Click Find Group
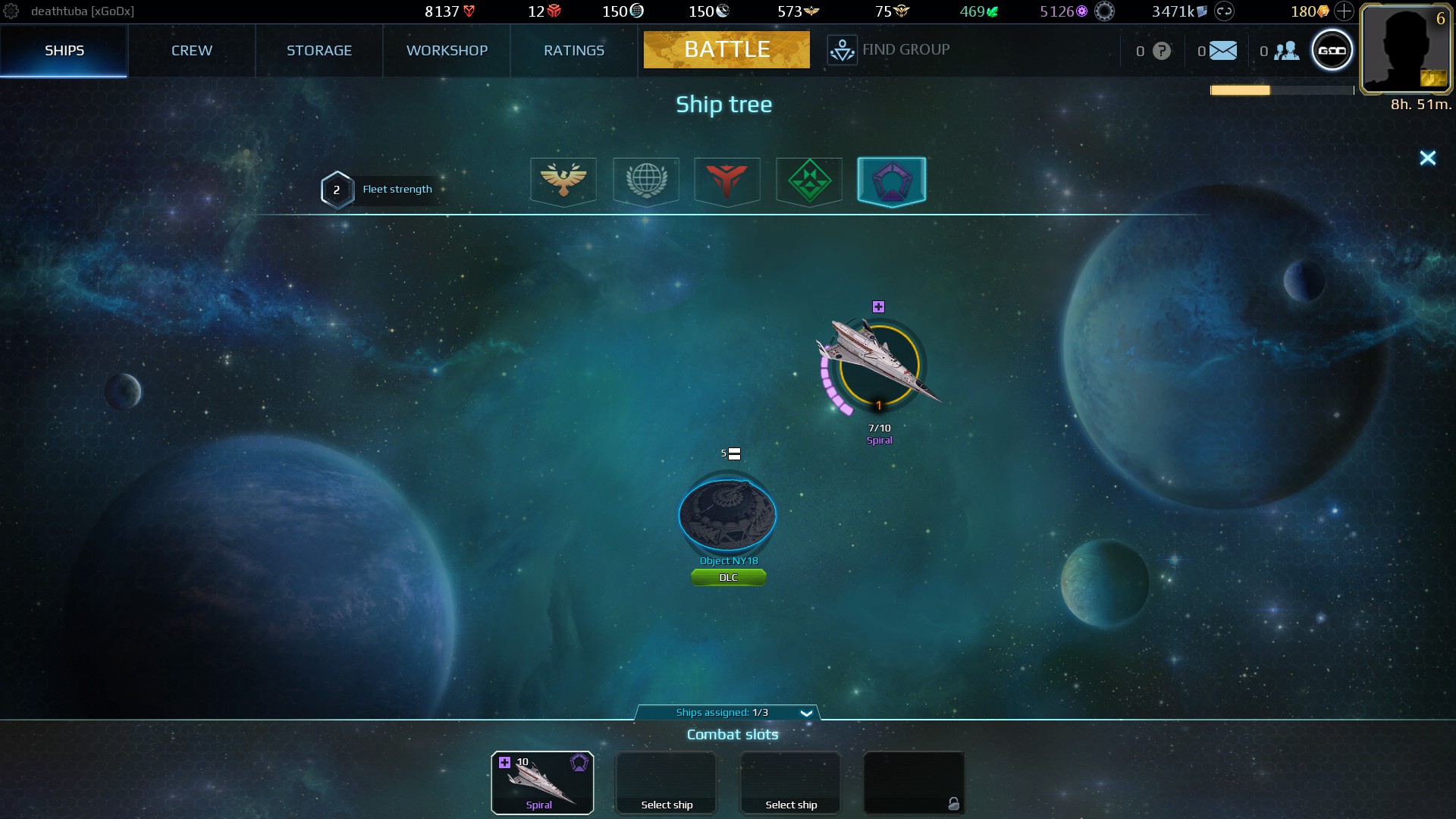The height and width of the screenshot is (819, 1456). (889, 50)
